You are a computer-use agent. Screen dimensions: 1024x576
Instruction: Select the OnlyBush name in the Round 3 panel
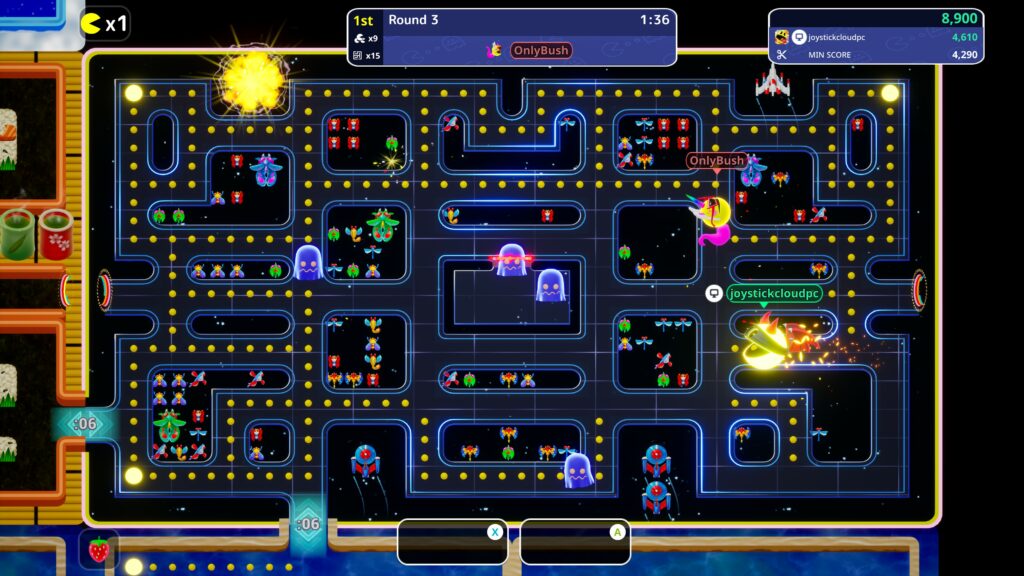pyautogui.click(x=541, y=50)
